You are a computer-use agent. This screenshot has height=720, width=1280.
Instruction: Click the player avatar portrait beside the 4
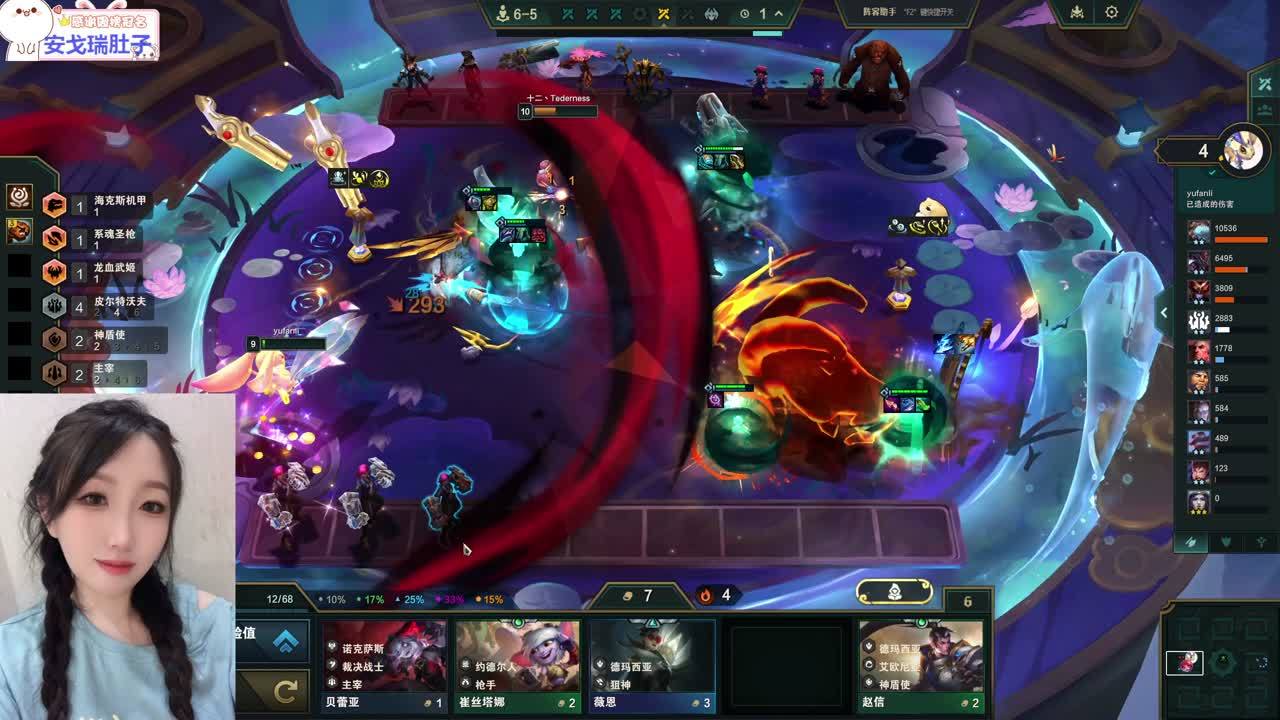(1244, 151)
